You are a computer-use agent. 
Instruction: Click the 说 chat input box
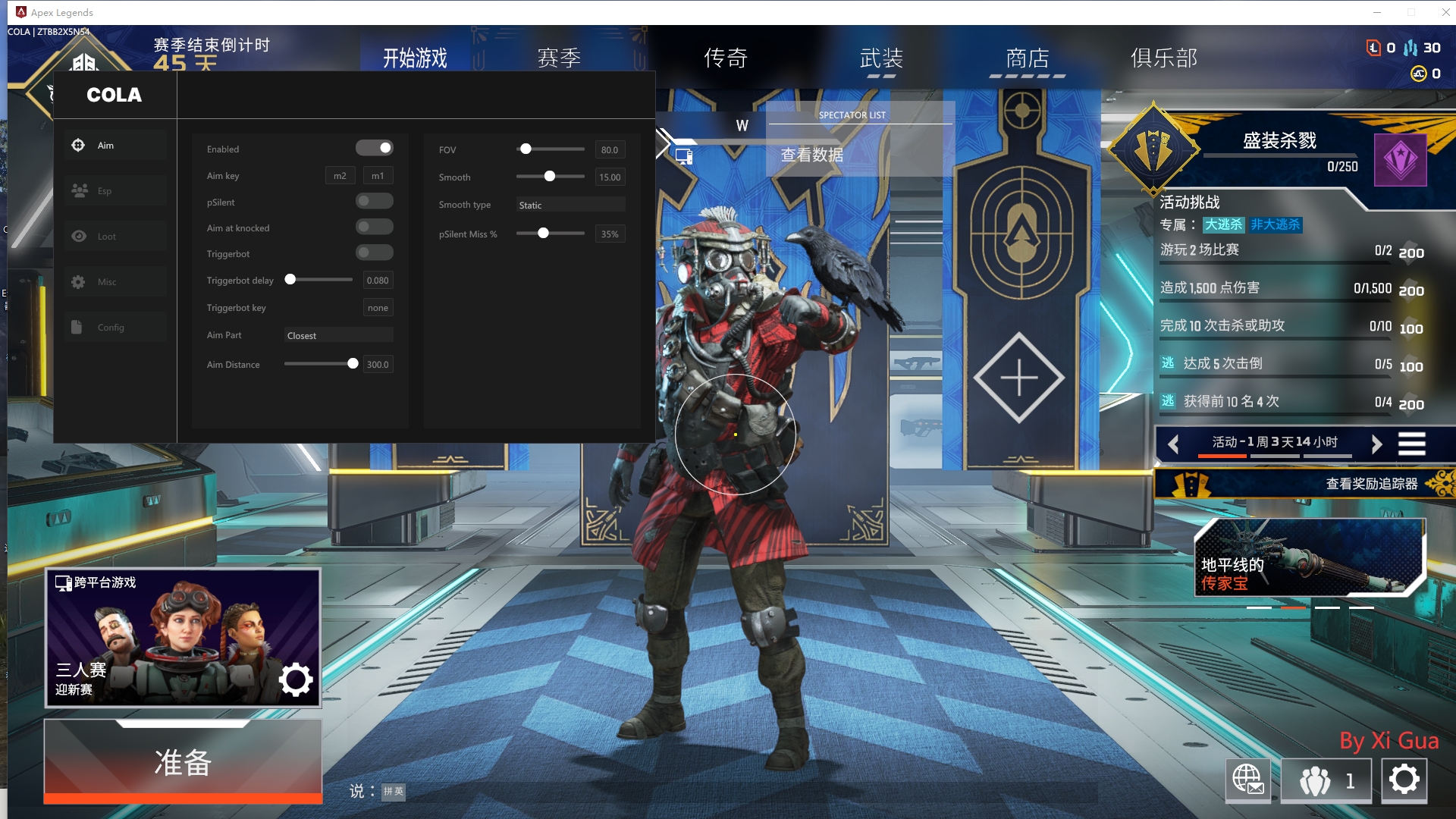click(394, 792)
